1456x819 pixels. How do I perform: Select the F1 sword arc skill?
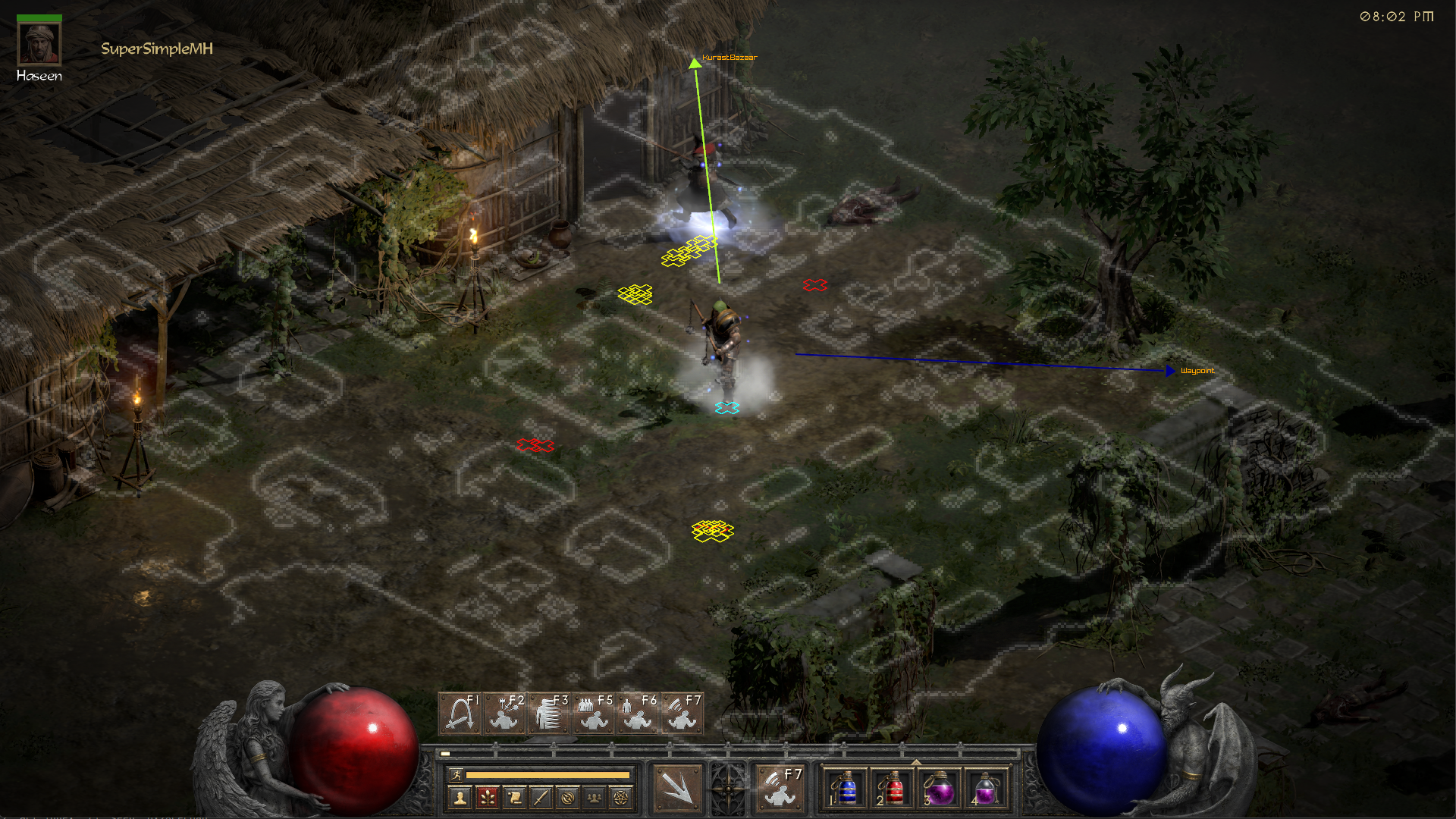pos(460,713)
